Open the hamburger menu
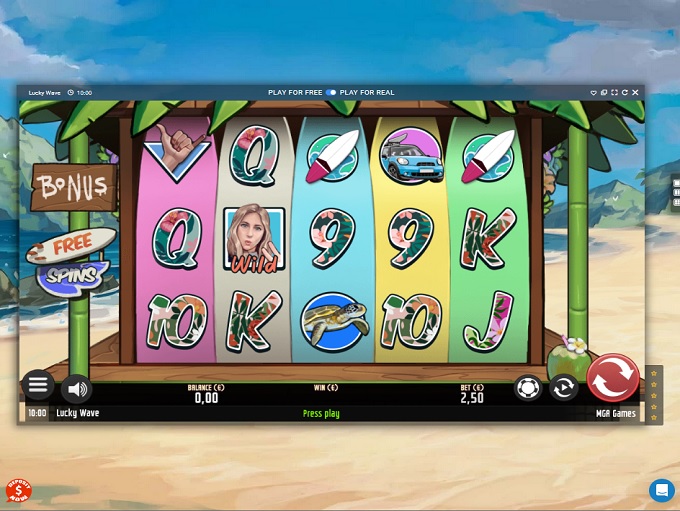The image size is (680, 511). tap(38, 385)
